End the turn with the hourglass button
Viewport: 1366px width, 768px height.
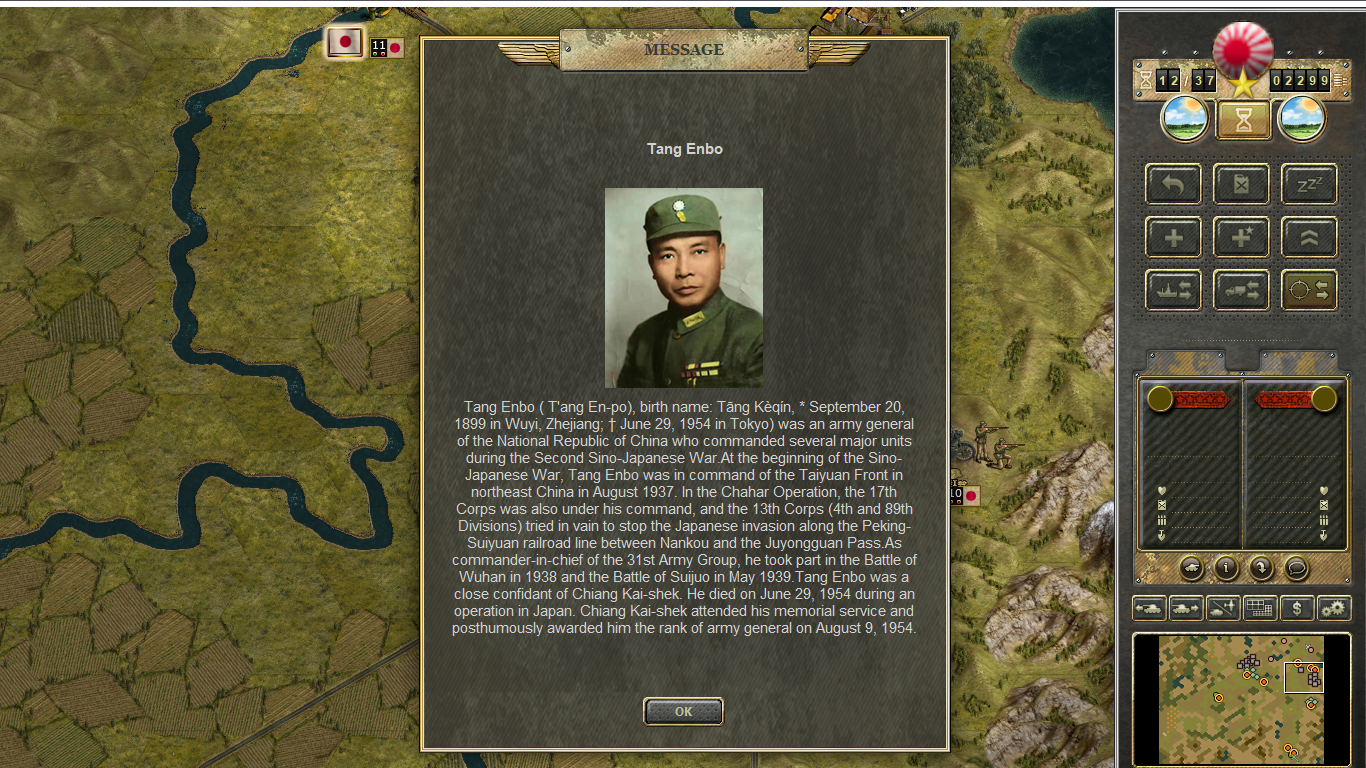(1243, 120)
